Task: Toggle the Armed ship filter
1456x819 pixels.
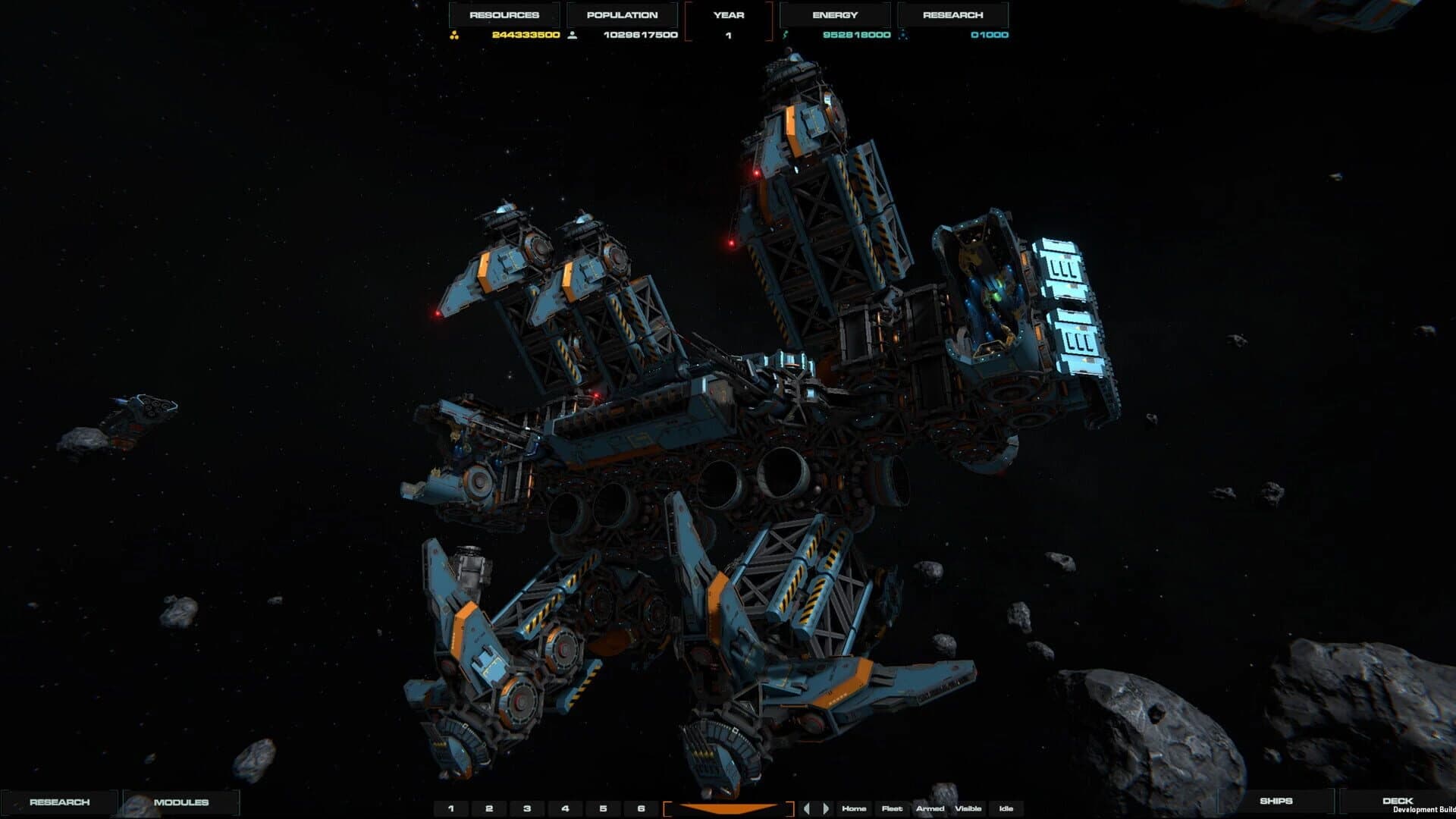Action: [930, 809]
